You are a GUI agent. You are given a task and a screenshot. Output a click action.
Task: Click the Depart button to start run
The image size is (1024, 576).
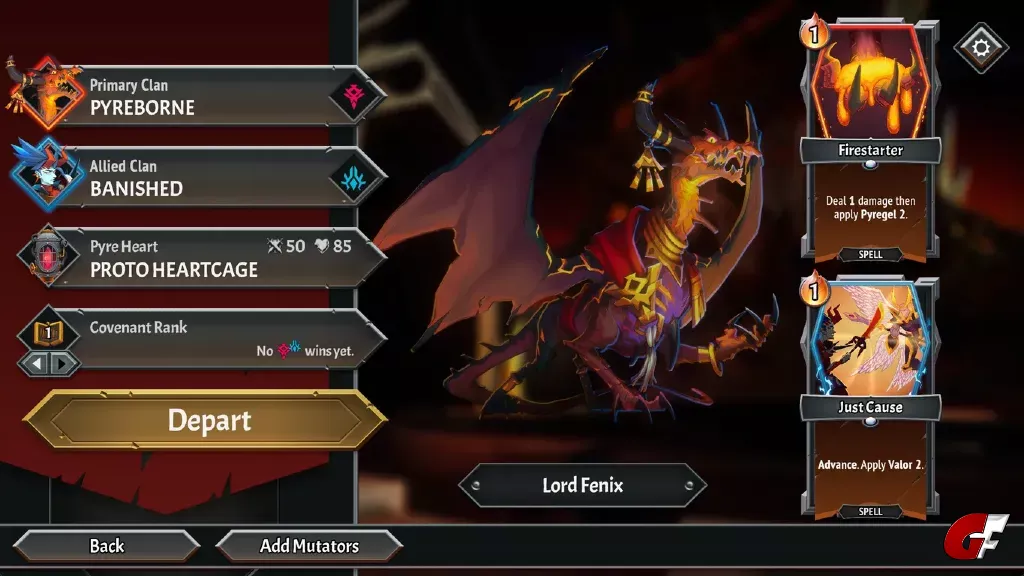pos(205,420)
